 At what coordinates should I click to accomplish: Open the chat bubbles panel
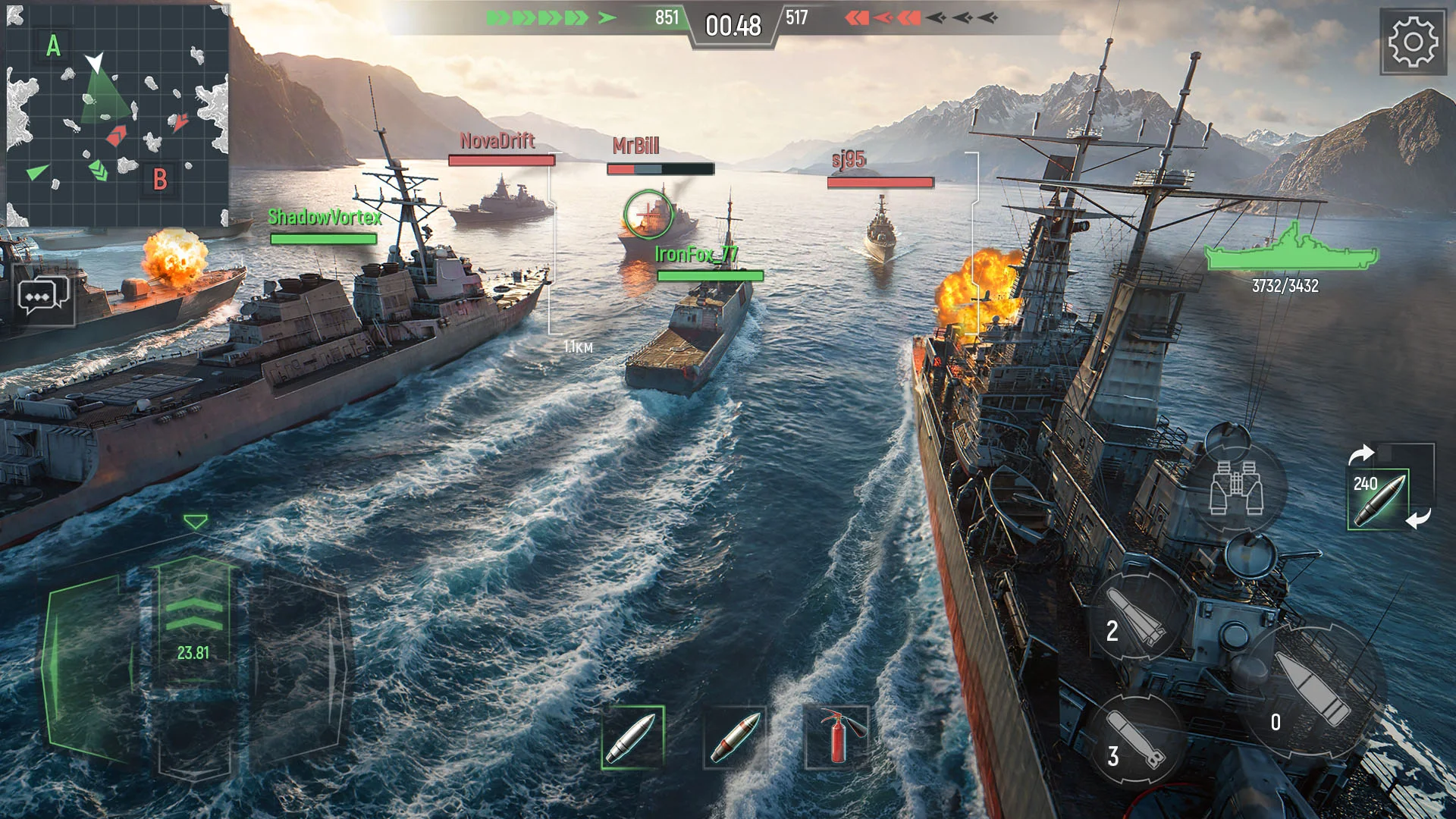click(x=43, y=297)
